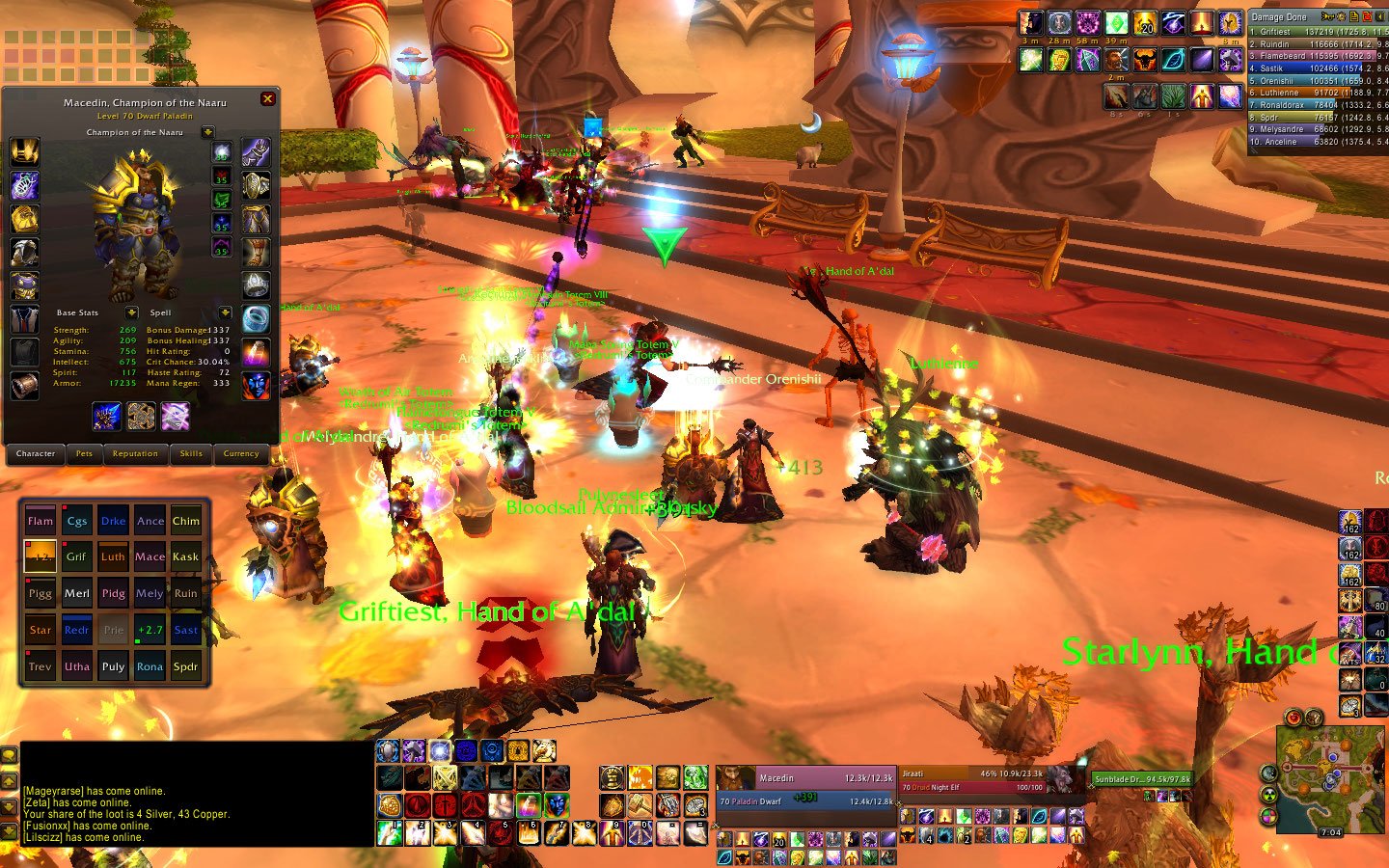Choose the Merl raid frame
This screenshot has width=1389, height=868.
77,593
